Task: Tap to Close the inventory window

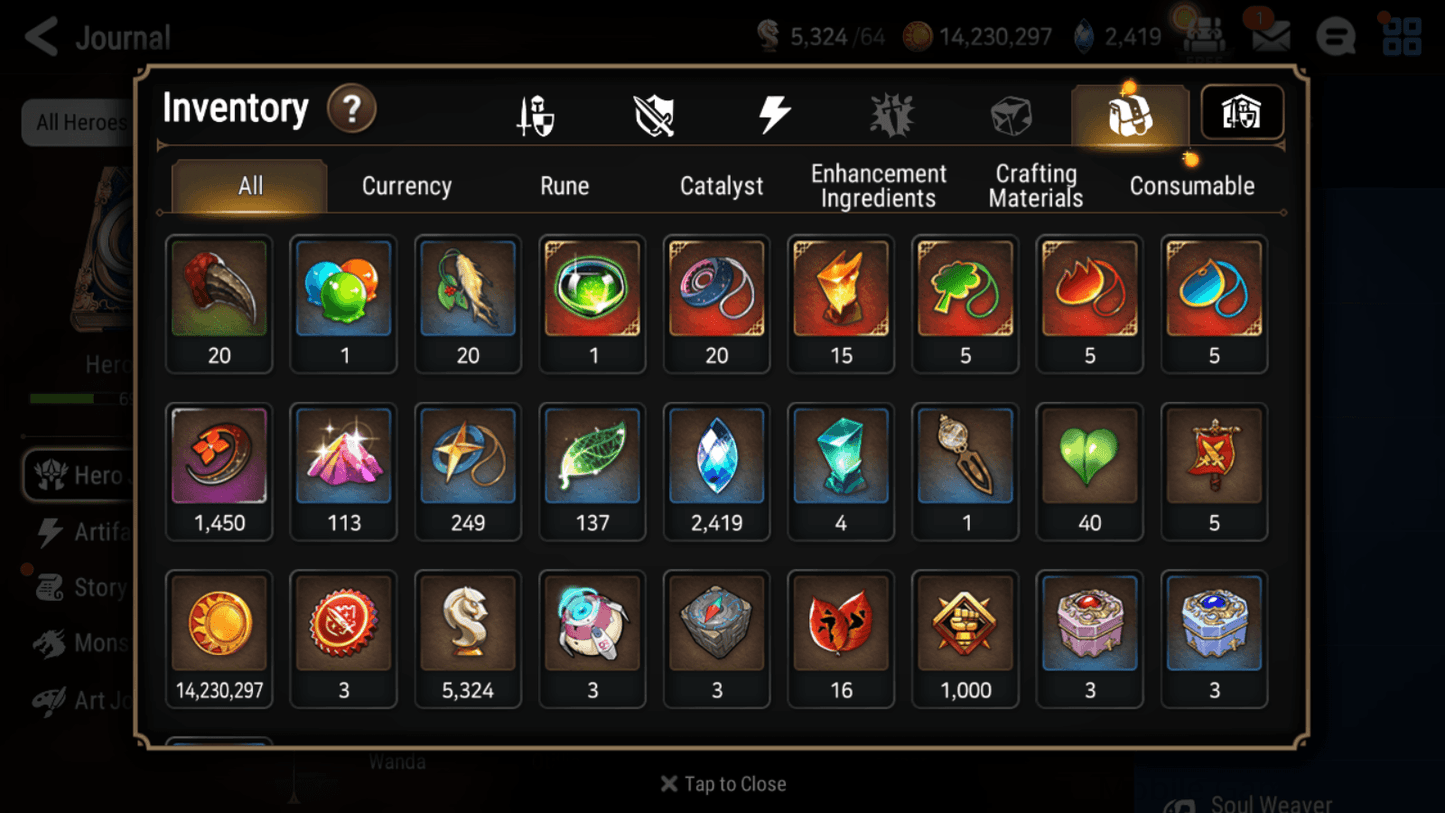Action: pyautogui.click(x=722, y=784)
